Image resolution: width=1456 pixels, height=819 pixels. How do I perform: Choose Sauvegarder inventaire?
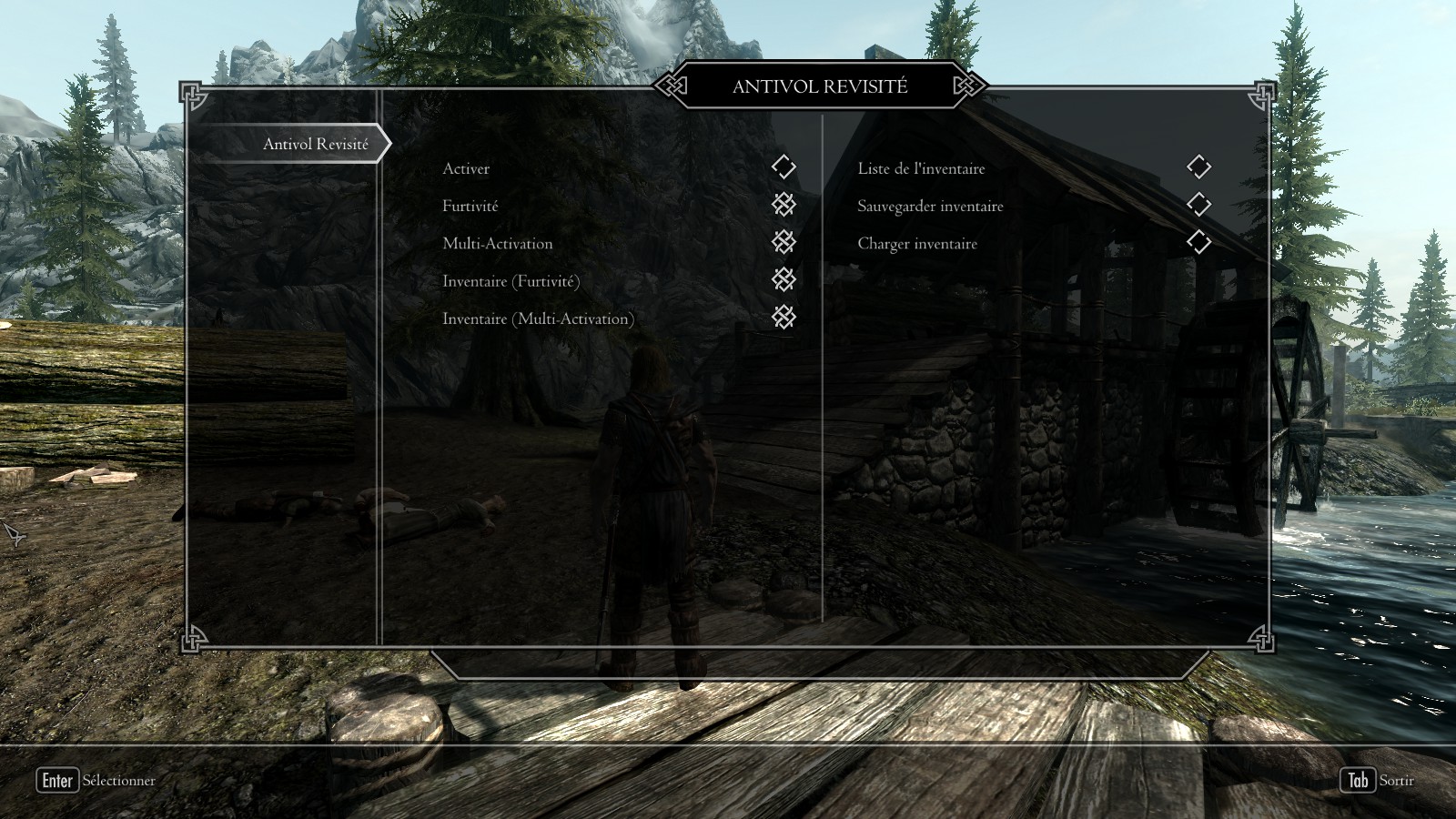pyautogui.click(x=1198, y=205)
